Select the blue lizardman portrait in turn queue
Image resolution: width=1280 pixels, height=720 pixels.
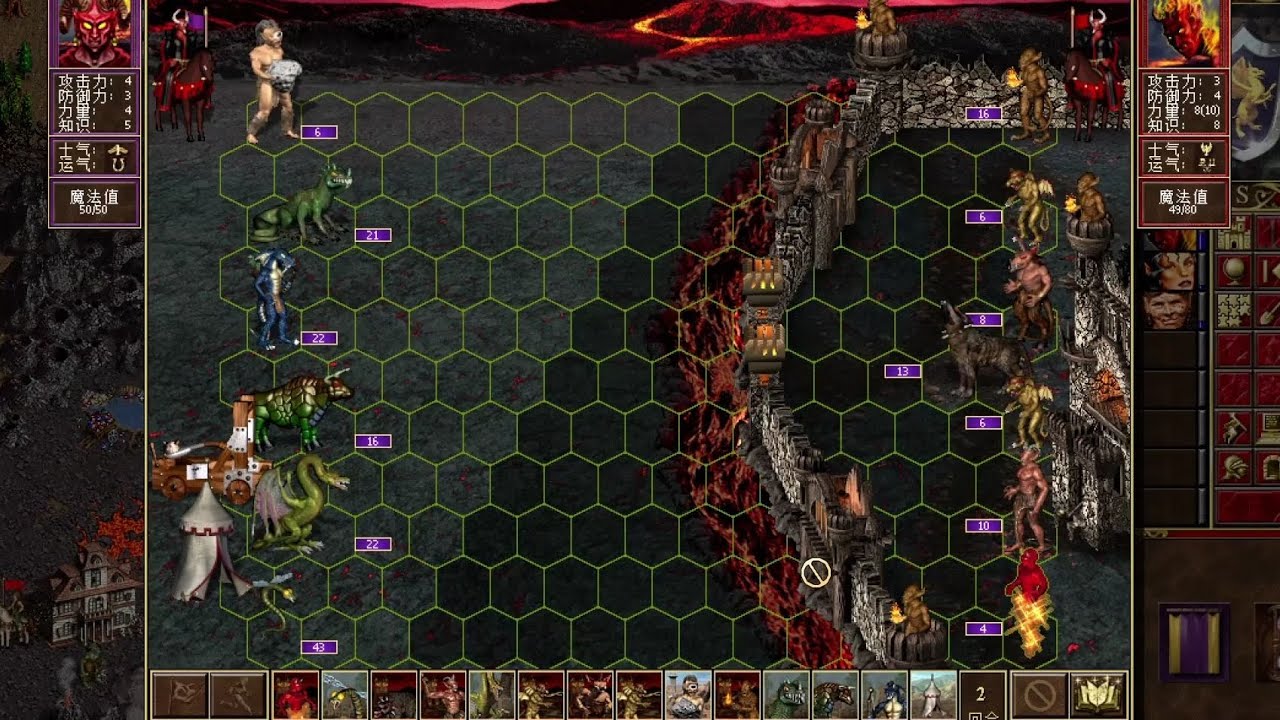[x=884, y=695]
